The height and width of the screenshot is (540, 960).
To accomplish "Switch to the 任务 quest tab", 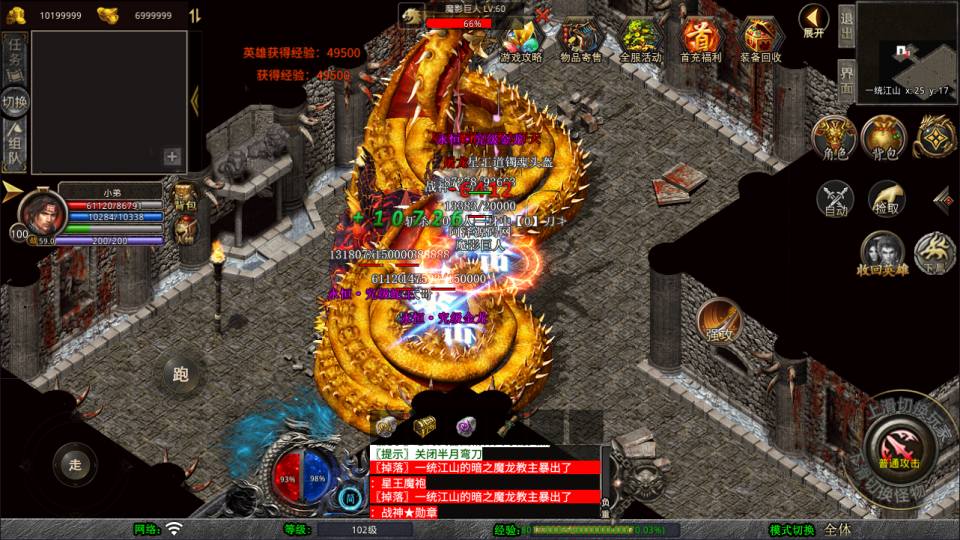I will click(15, 56).
